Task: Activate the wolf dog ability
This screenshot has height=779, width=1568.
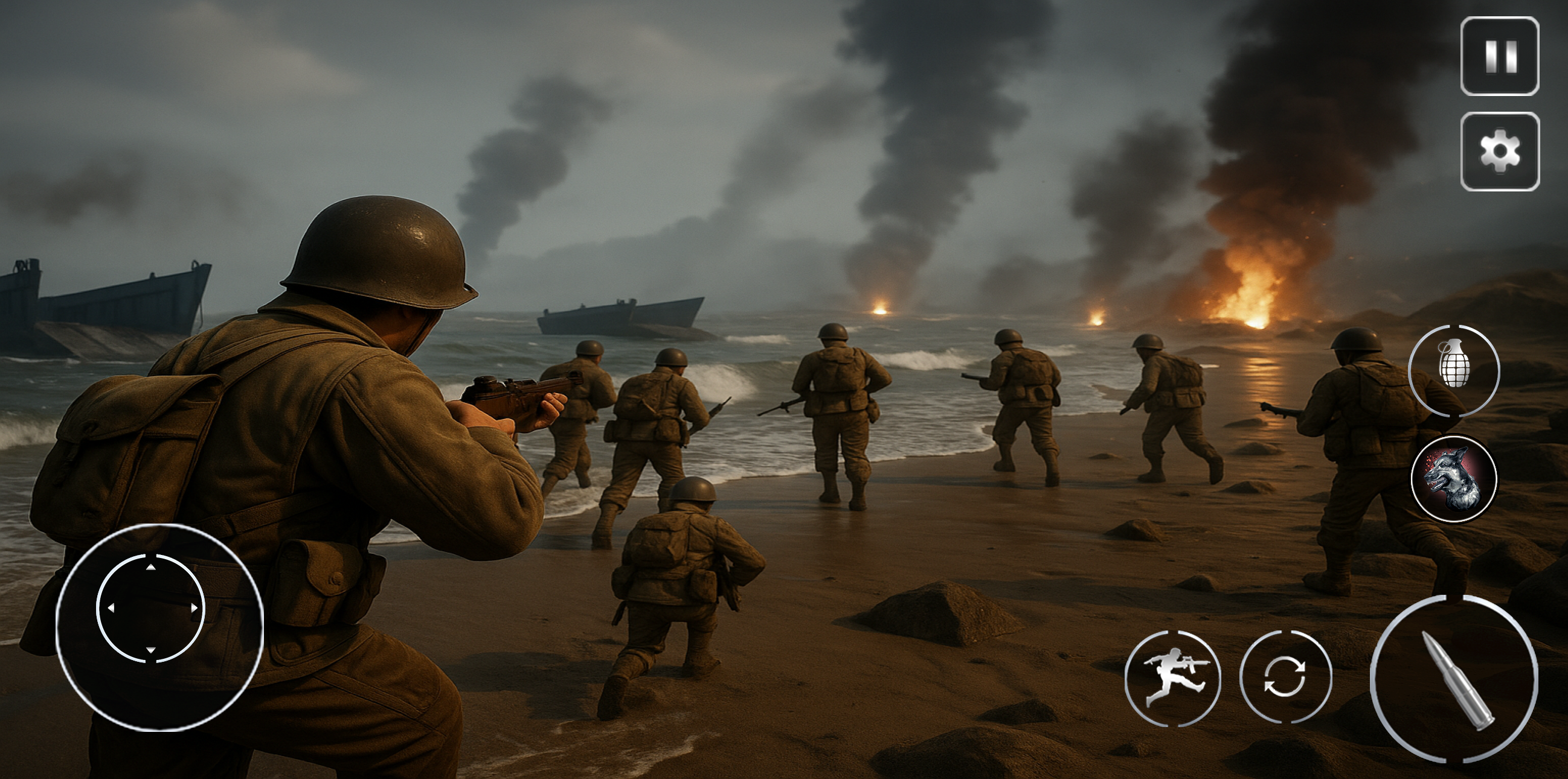Action: click(x=1454, y=479)
